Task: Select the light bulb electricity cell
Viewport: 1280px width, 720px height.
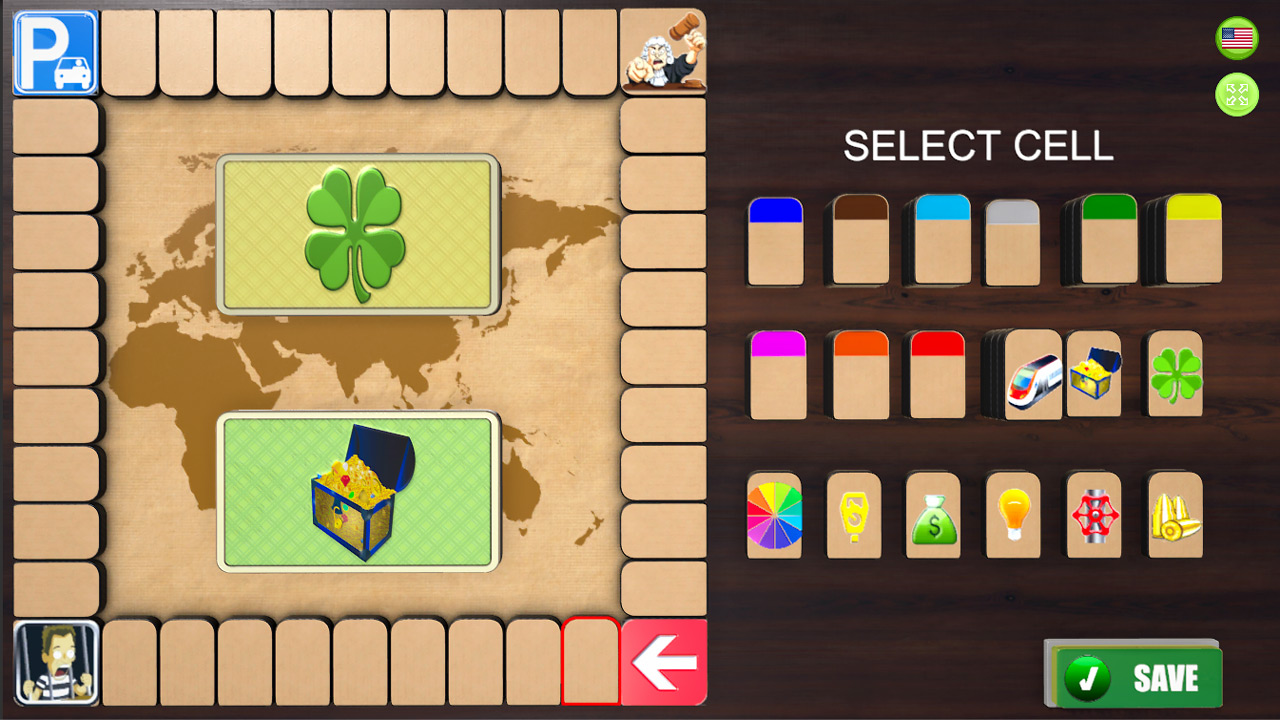Action: tap(1012, 516)
